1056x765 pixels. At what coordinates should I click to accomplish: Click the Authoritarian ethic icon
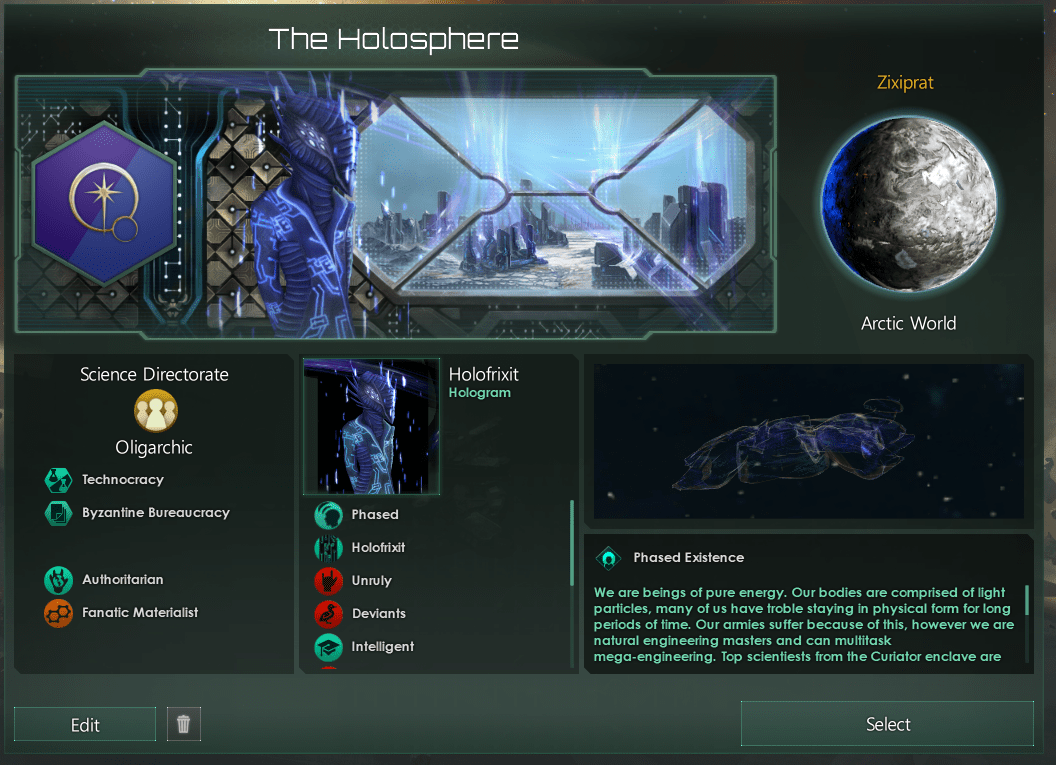[x=59, y=580]
